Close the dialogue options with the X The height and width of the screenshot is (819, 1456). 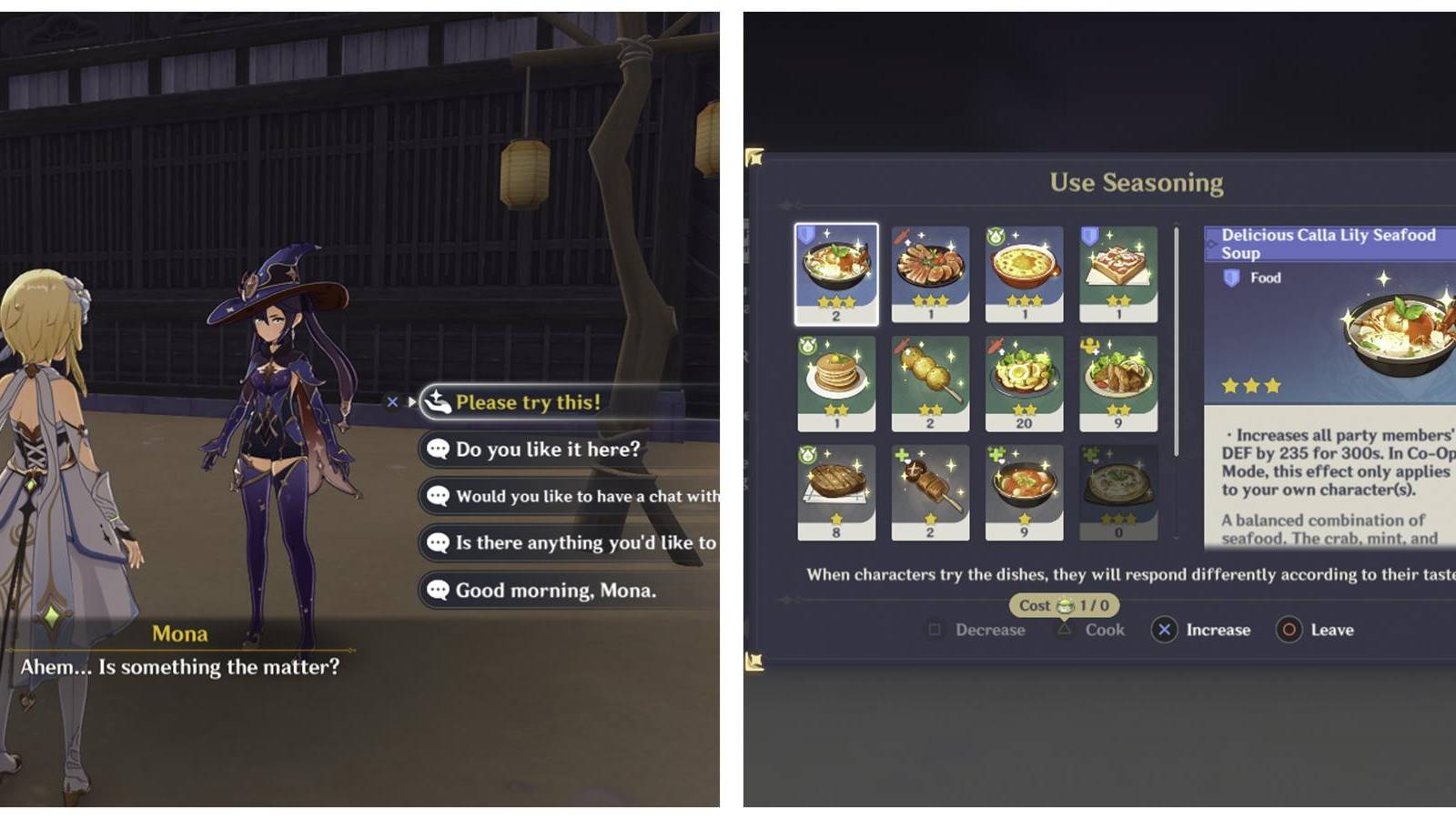click(392, 401)
